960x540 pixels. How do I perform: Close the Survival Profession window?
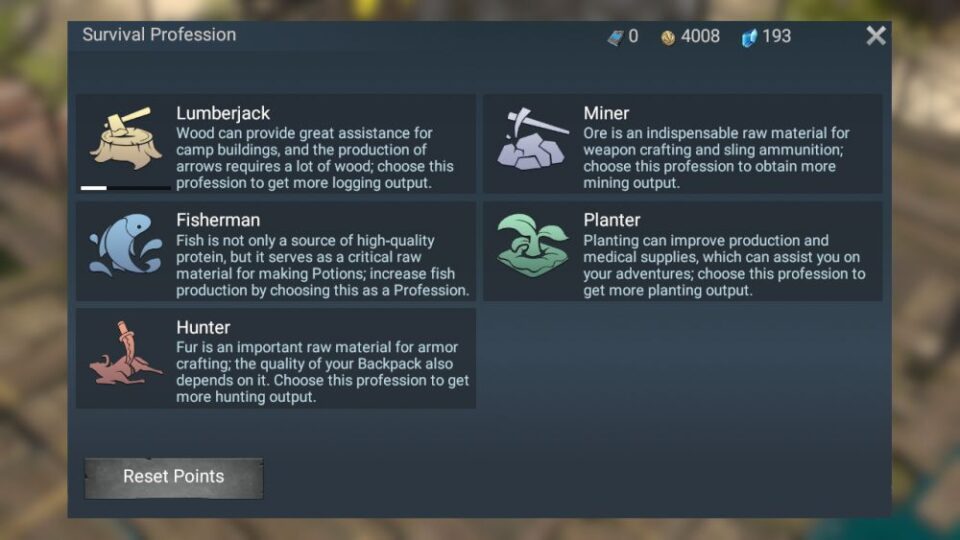pos(876,36)
